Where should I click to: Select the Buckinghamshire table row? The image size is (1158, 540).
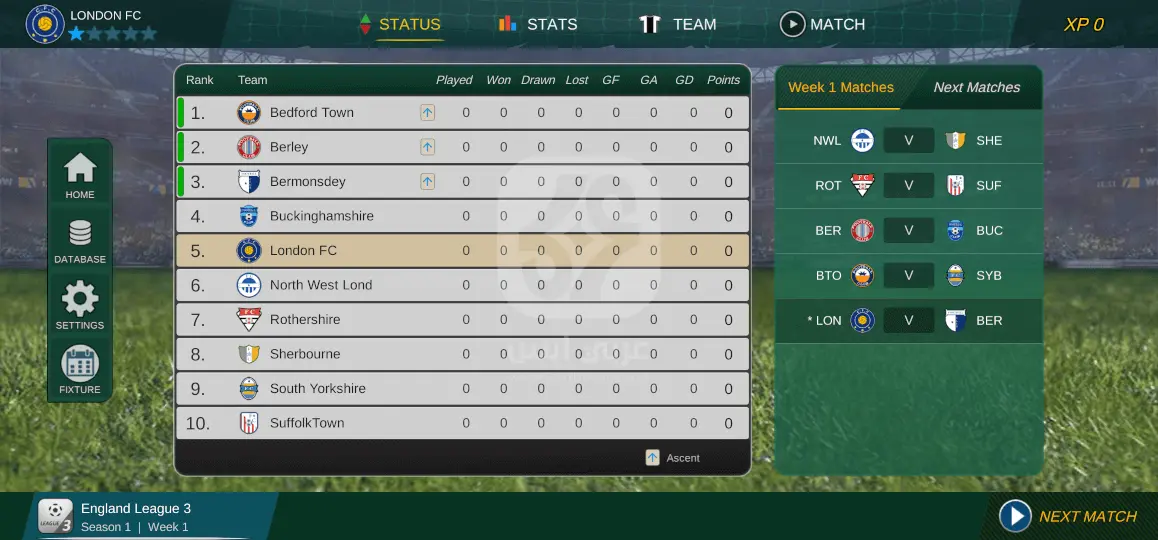tap(462, 216)
